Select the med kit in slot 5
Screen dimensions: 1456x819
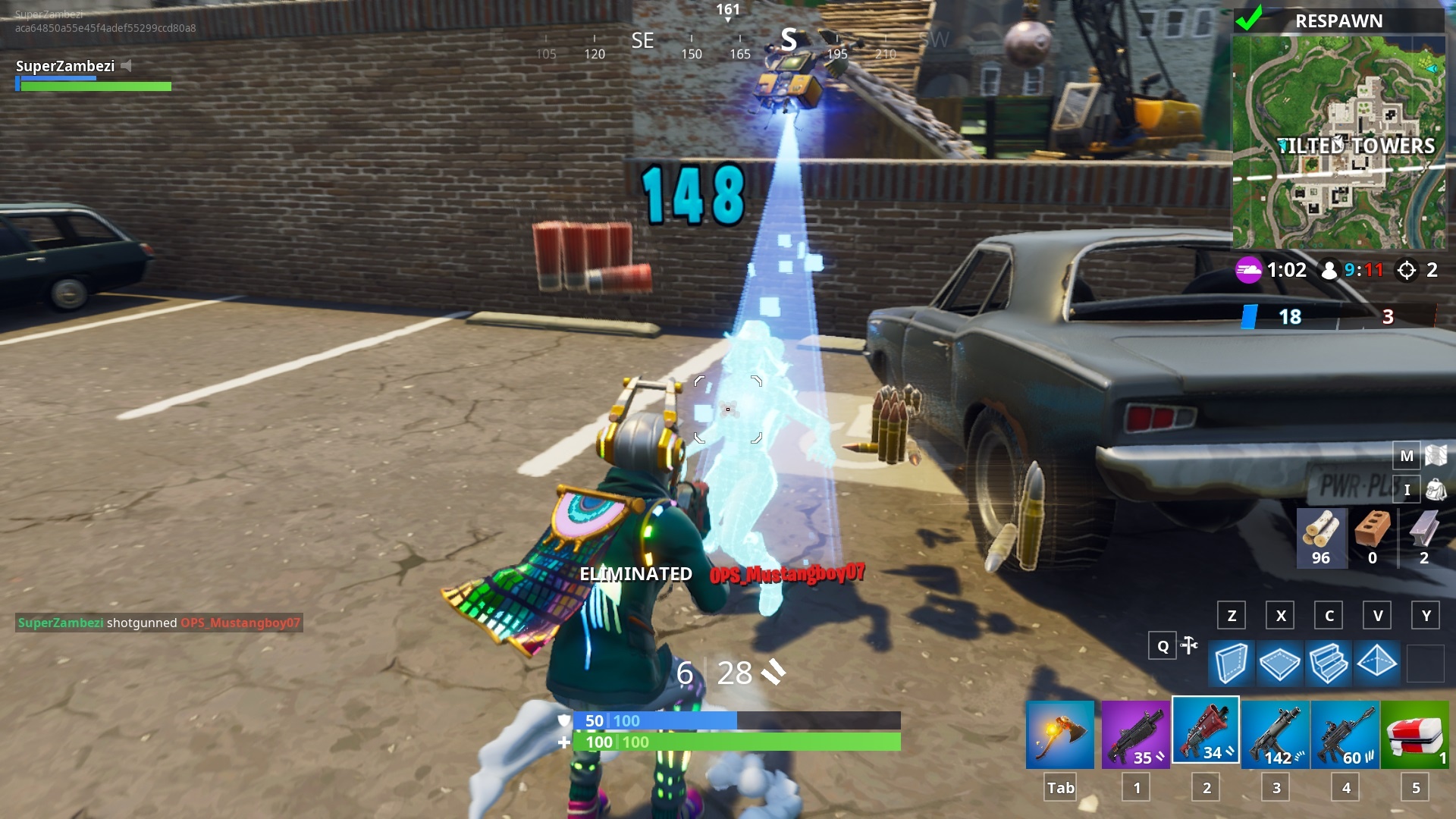pos(1415,732)
